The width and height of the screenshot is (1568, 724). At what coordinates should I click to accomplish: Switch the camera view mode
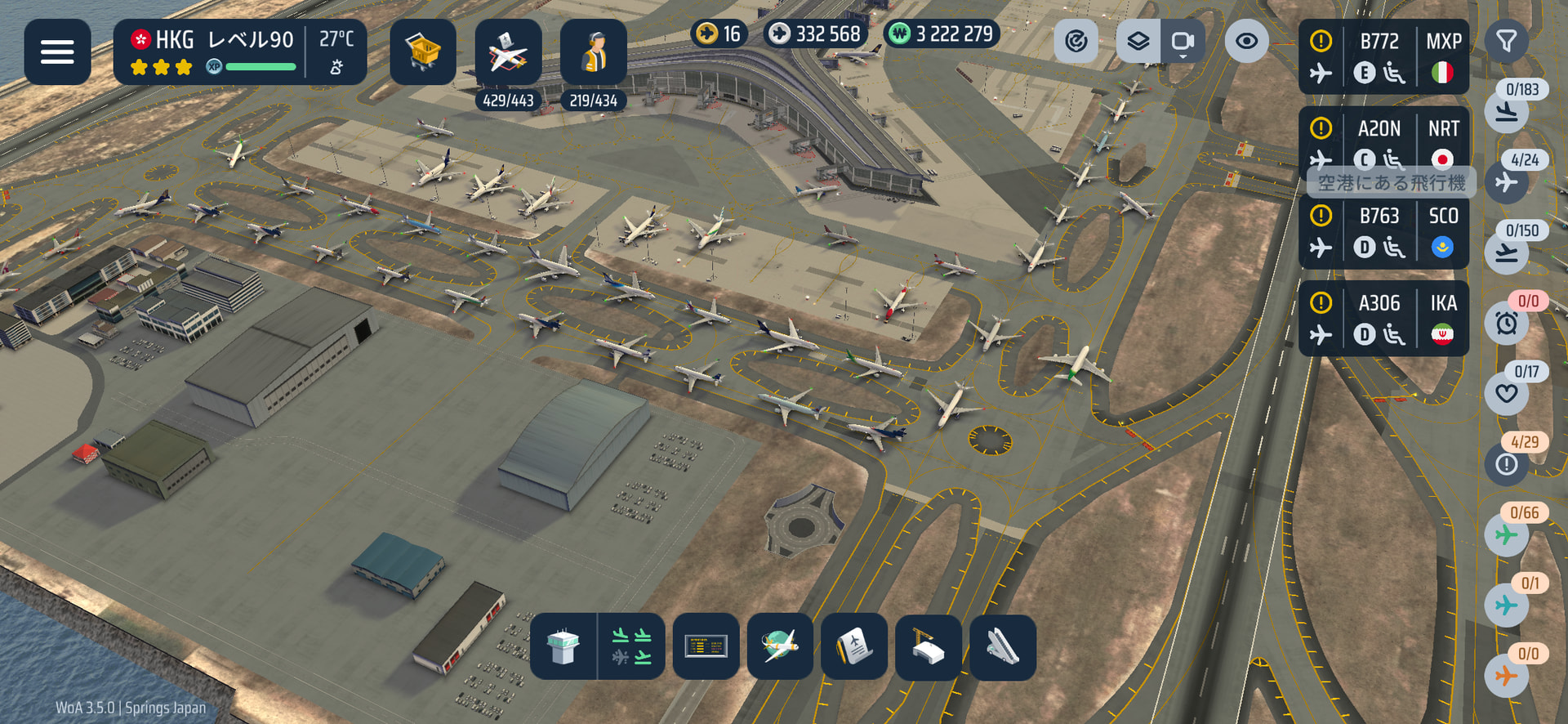(x=1182, y=41)
